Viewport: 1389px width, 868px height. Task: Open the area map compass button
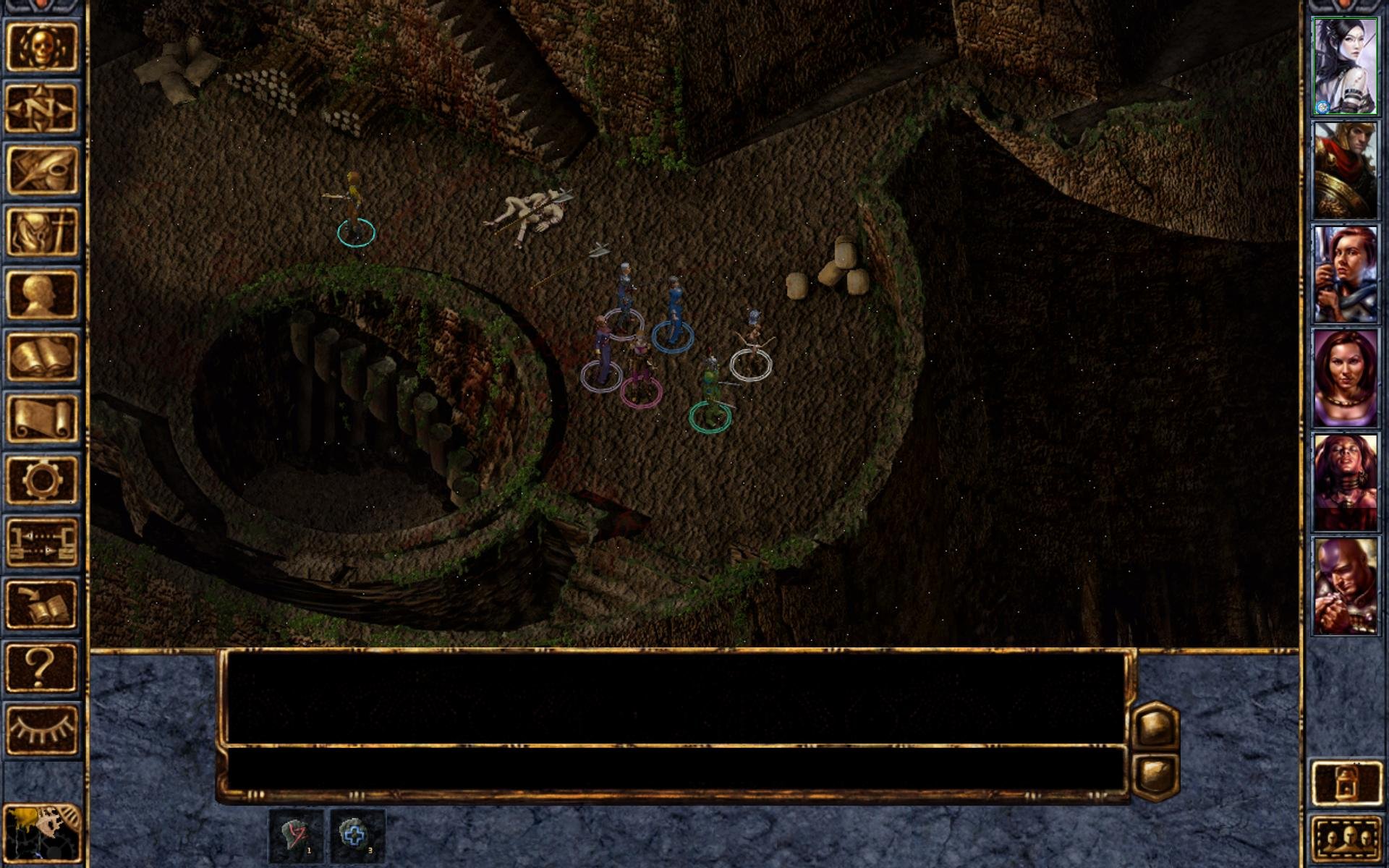pyautogui.click(x=41, y=109)
